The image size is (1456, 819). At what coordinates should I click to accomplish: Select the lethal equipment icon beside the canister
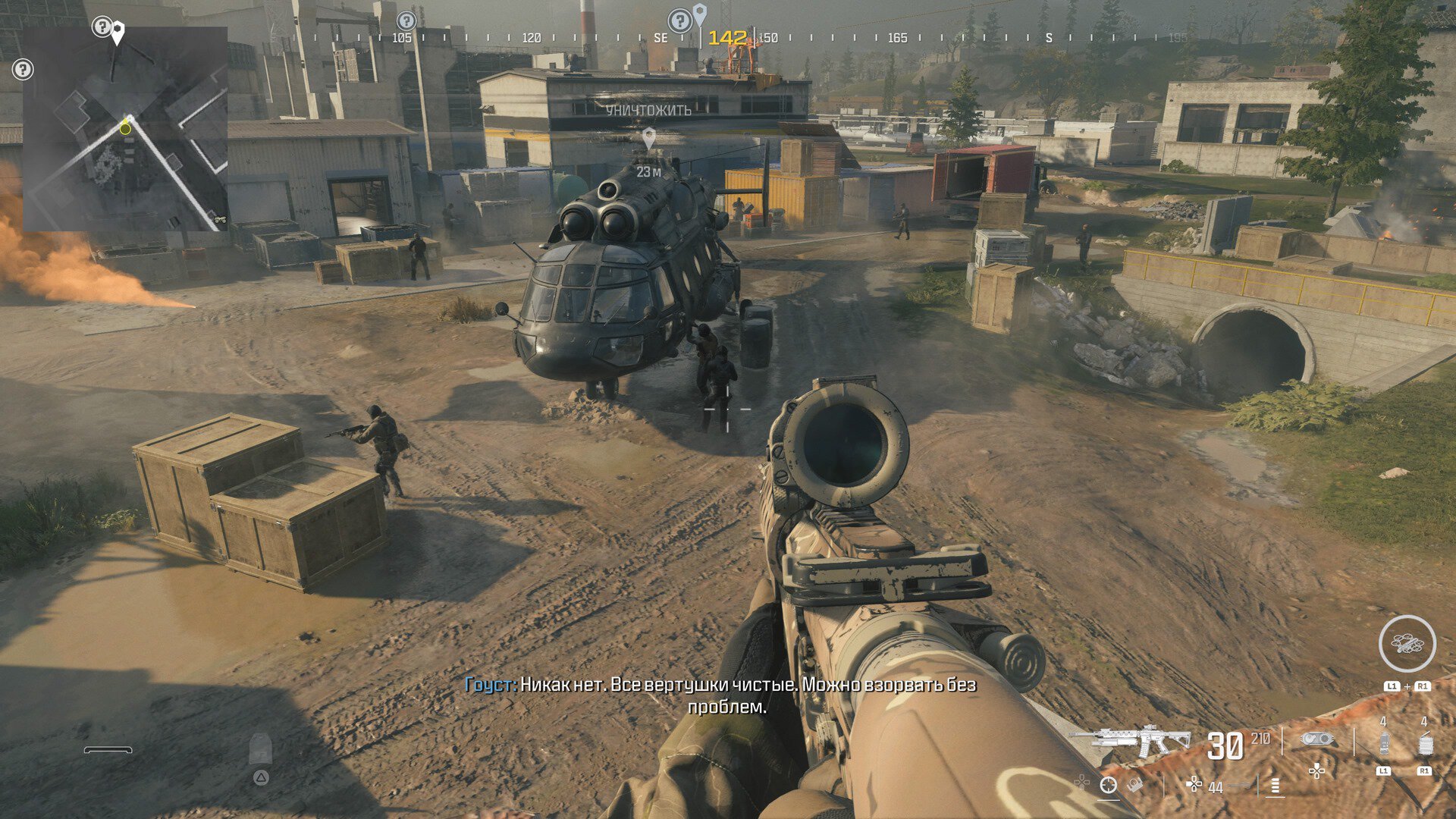click(1425, 745)
